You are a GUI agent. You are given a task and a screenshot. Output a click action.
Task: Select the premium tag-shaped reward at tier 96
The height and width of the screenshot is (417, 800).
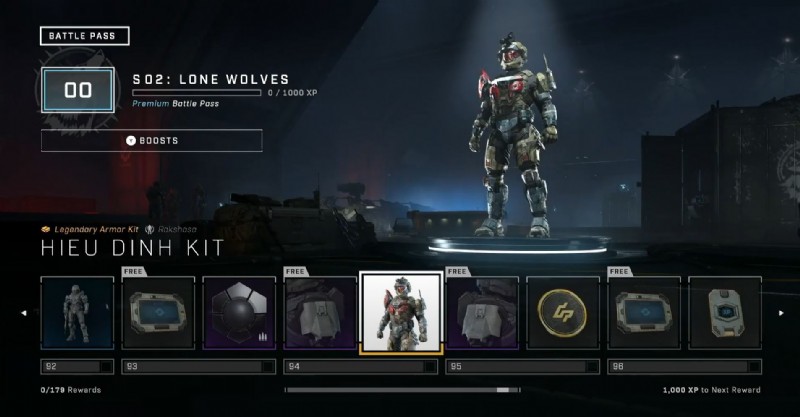tap(725, 313)
